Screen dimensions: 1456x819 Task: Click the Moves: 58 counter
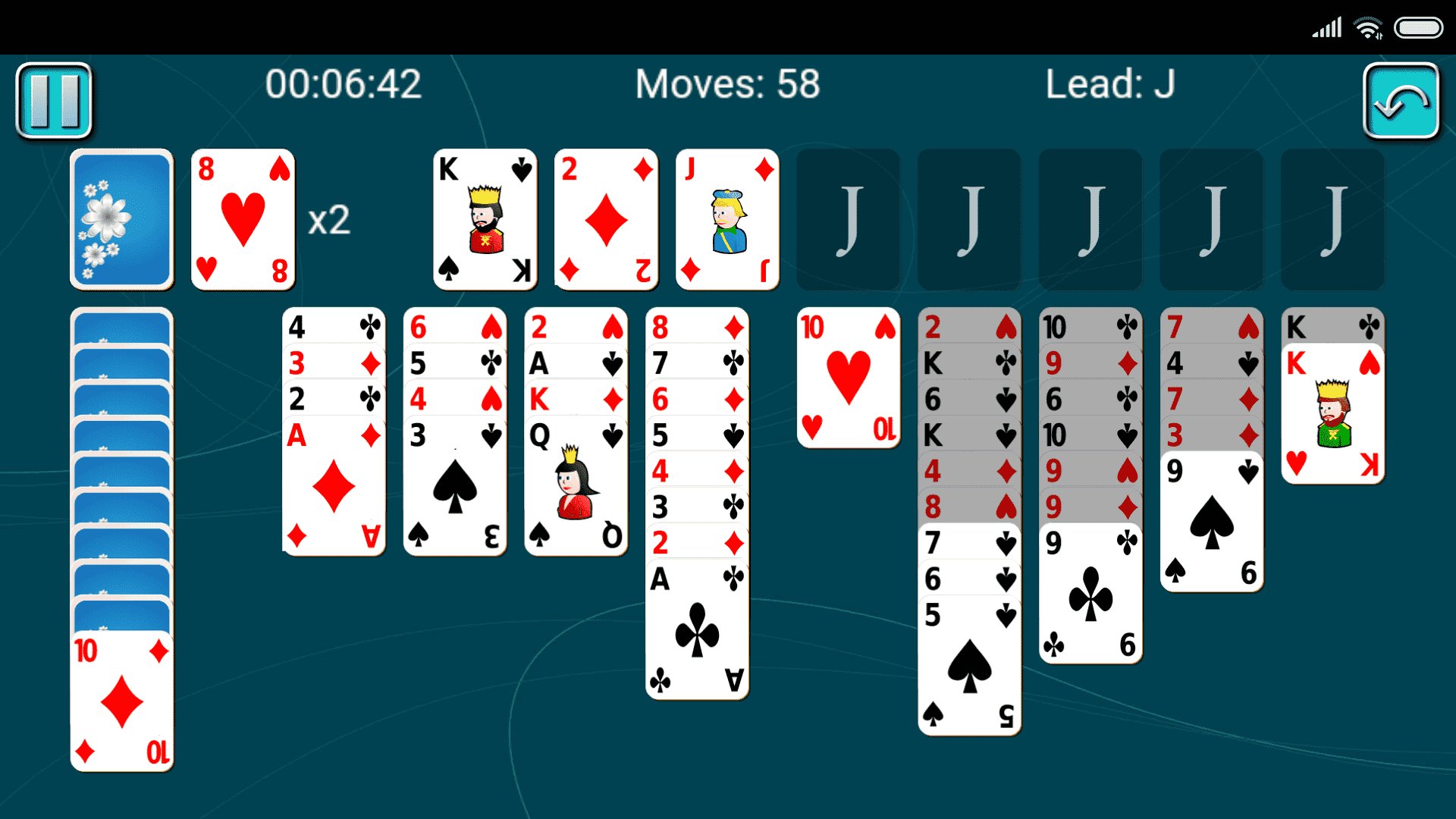click(727, 85)
